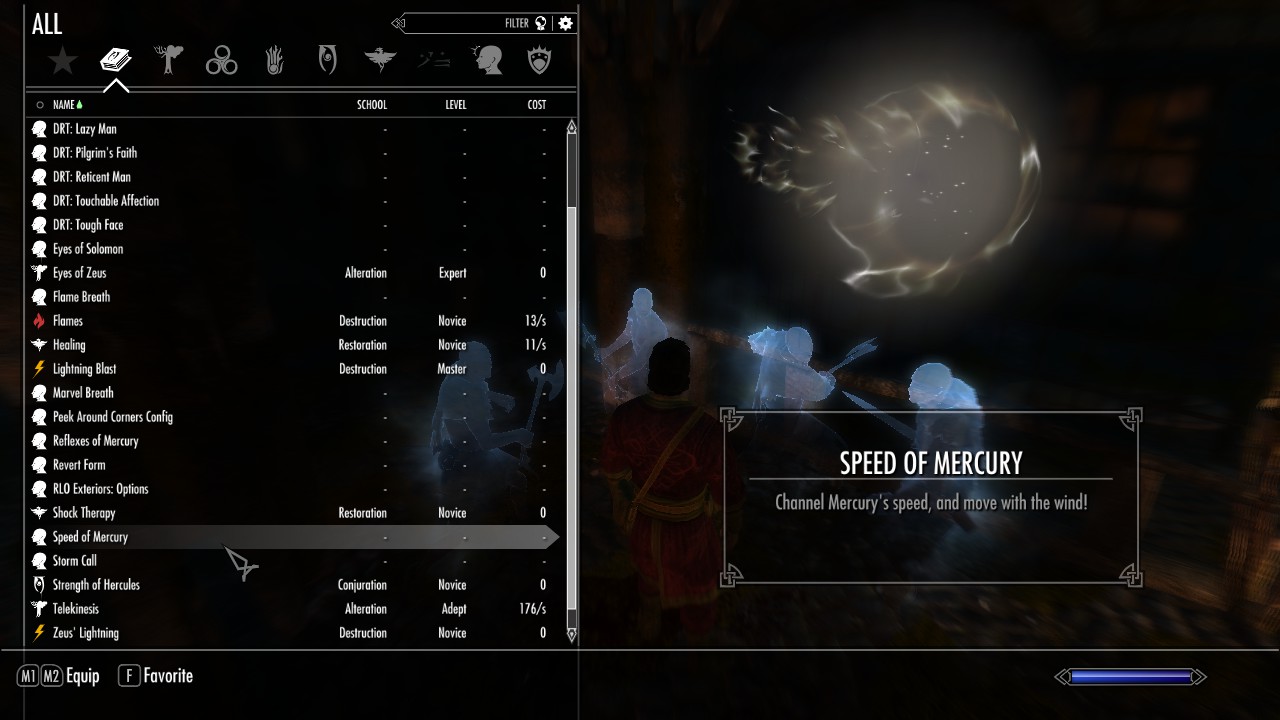Select DRT: Lazy Man entry
This screenshot has width=1280, height=720.
84,129
